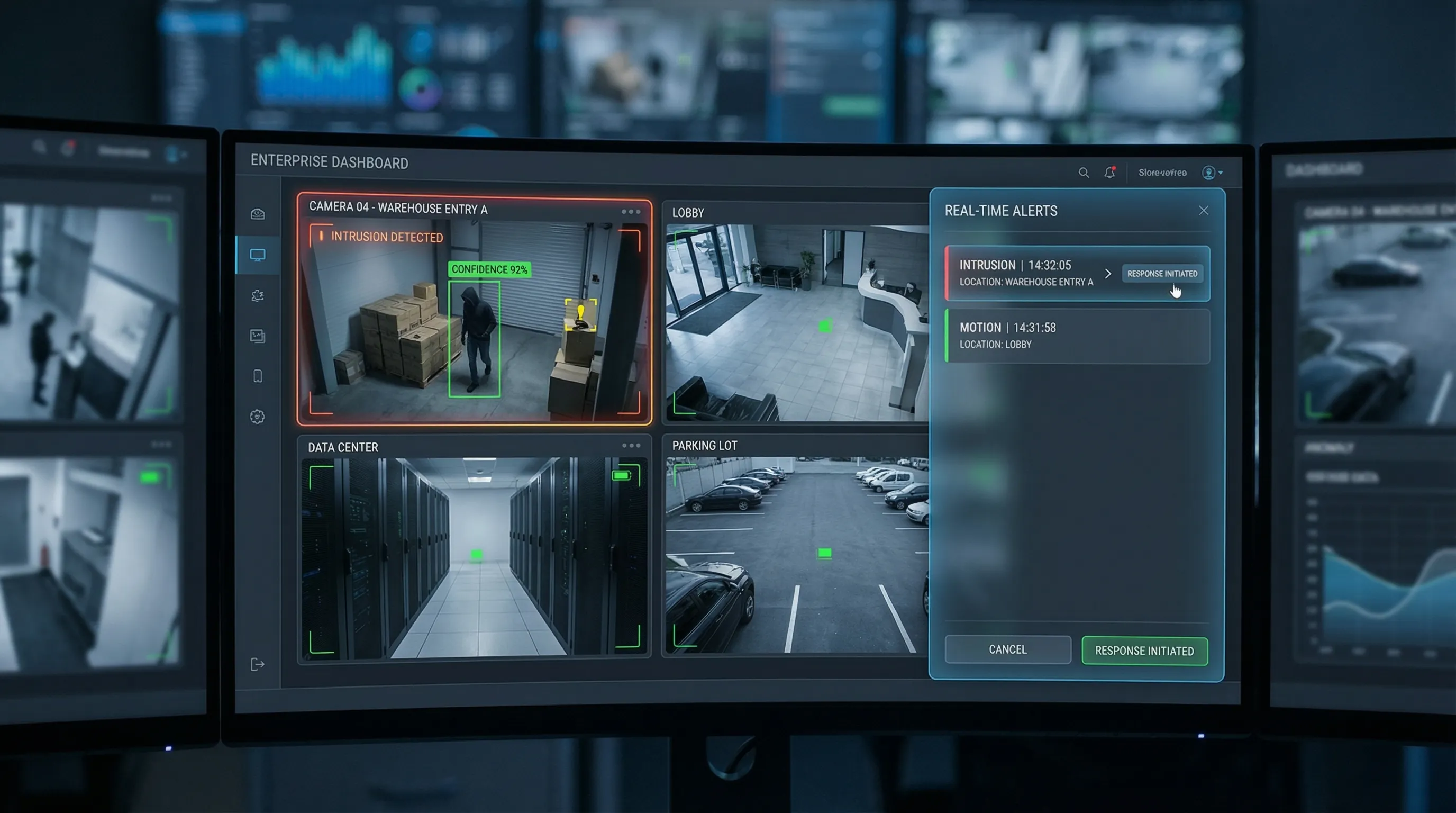
Task: Select the integrations puzzle icon in sidebar
Action: click(258, 295)
